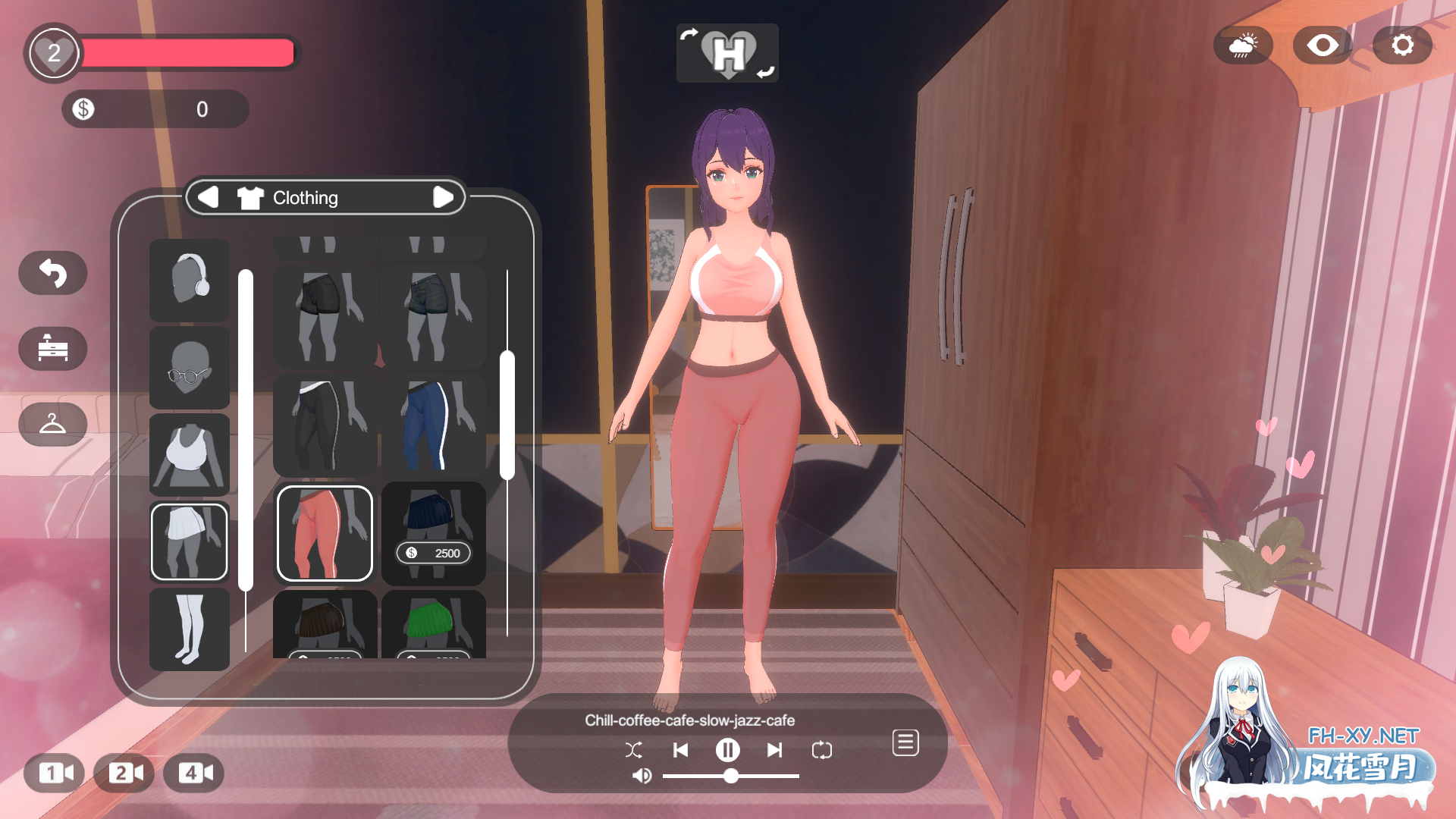
Task: Click the hide UI eye icon
Action: [x=1323, y=45]
